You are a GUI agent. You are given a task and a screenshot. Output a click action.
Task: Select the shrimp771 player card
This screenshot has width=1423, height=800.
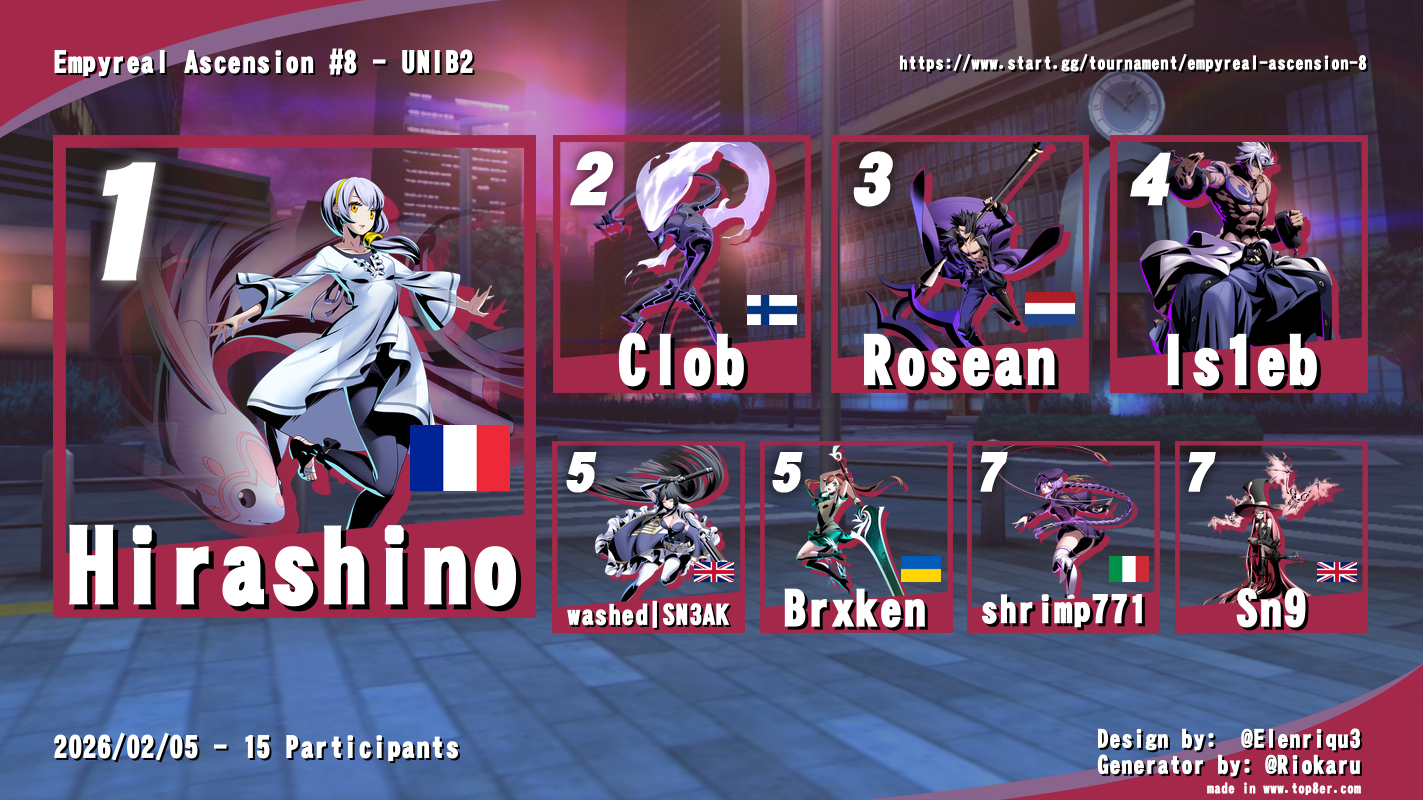click(1063, 537)
